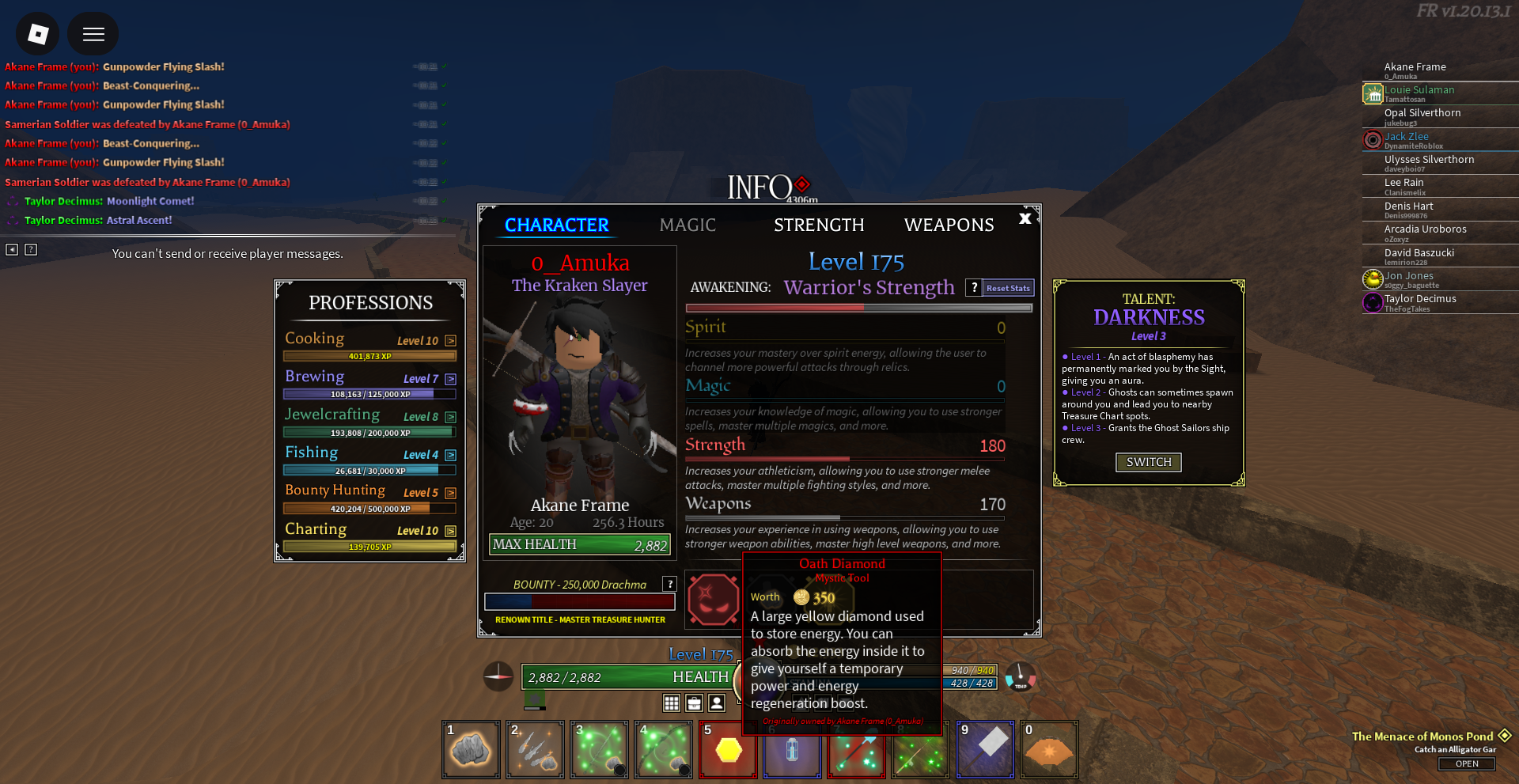The image size is (1519, 784).
Task: Open the Monos Pond quest tracker
Action: point(1466,763)
